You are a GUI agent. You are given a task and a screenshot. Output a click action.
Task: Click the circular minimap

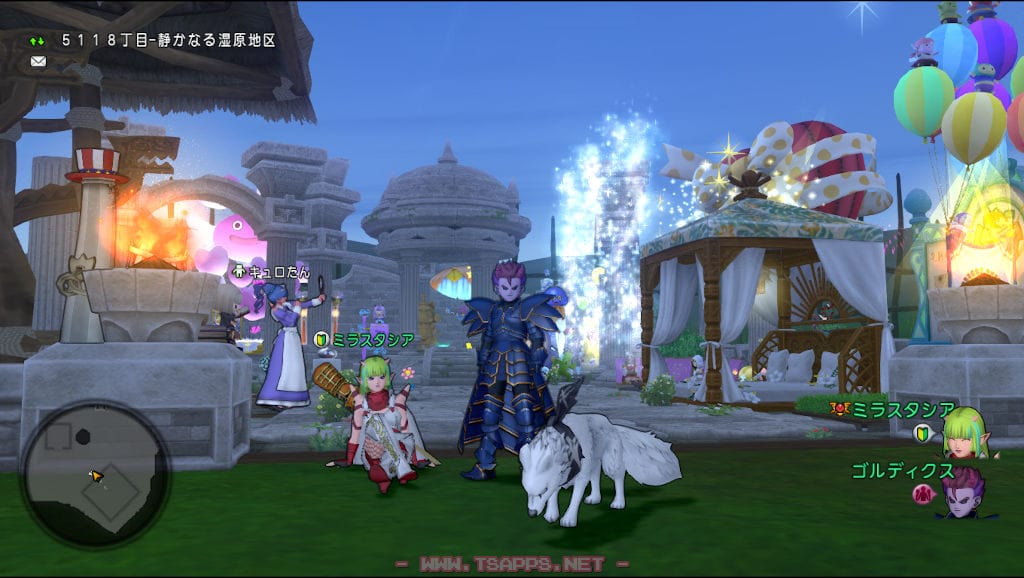95,474
